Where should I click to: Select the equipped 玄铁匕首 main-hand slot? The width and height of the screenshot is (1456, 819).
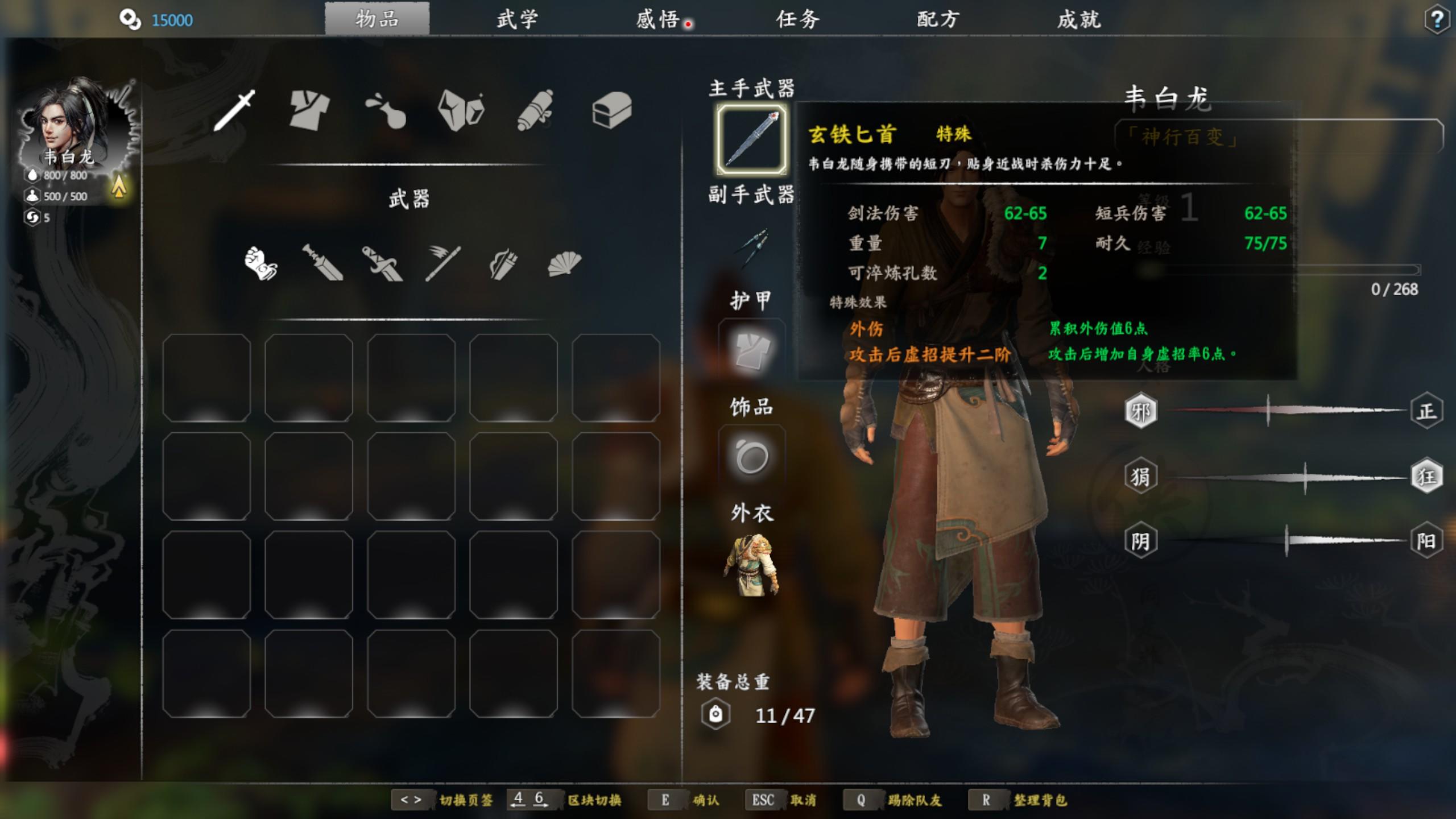[x=752, y=139]
